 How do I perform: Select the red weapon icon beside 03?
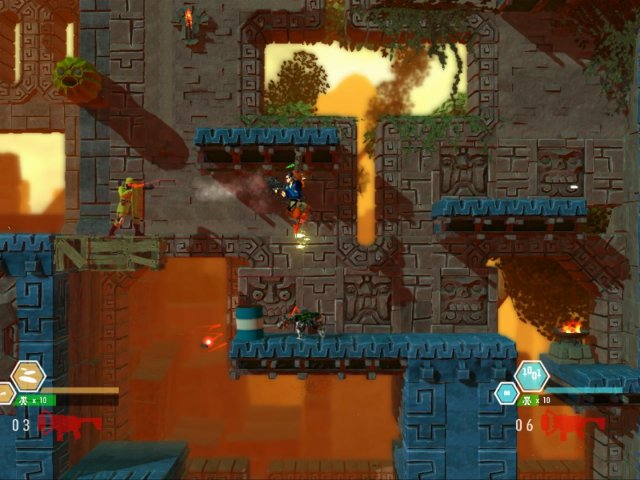[69, 425]
